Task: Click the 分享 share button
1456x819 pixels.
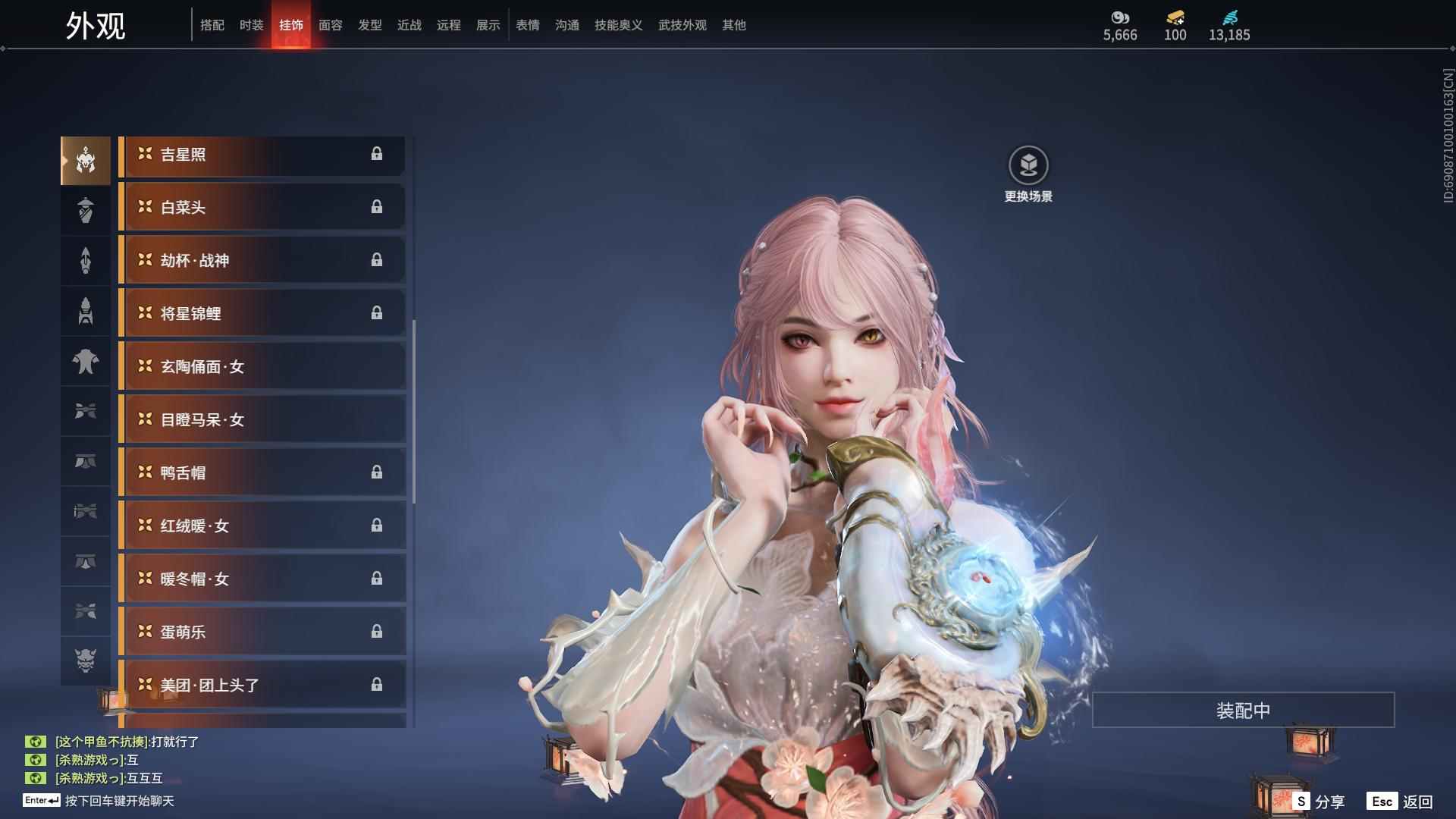Action: click(1319, 802)
